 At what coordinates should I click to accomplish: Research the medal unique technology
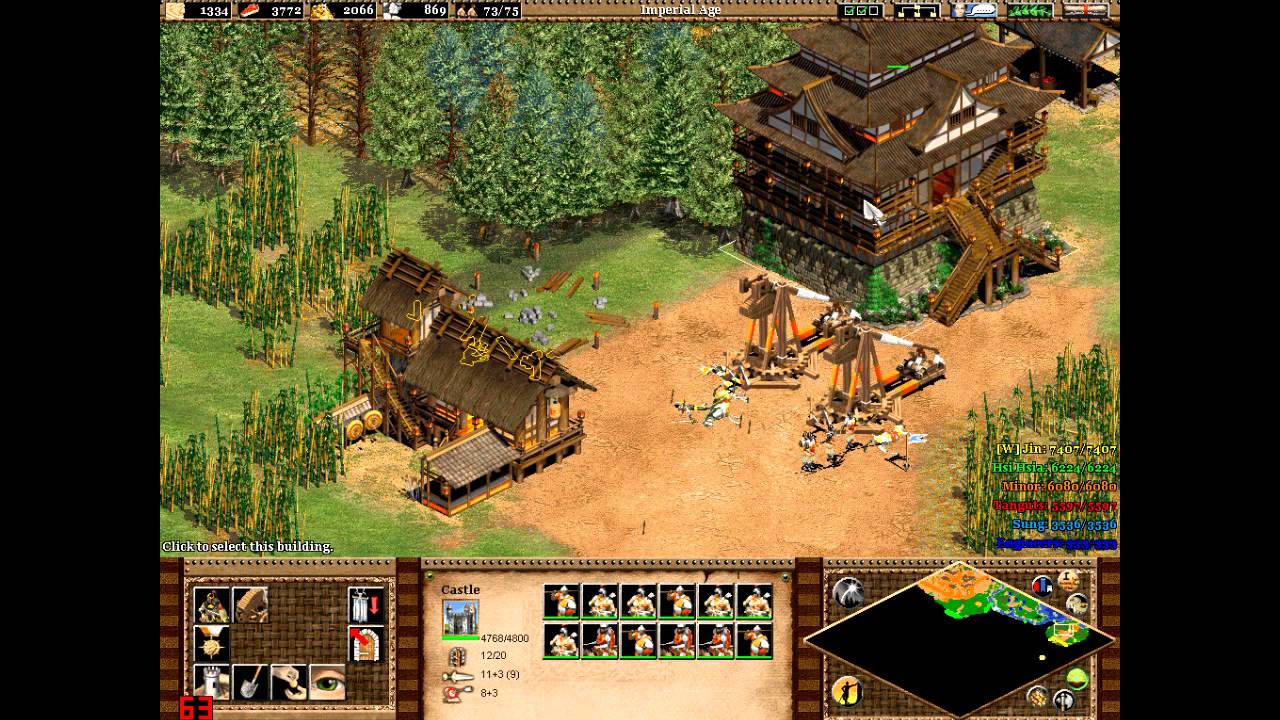pos(212,643)
